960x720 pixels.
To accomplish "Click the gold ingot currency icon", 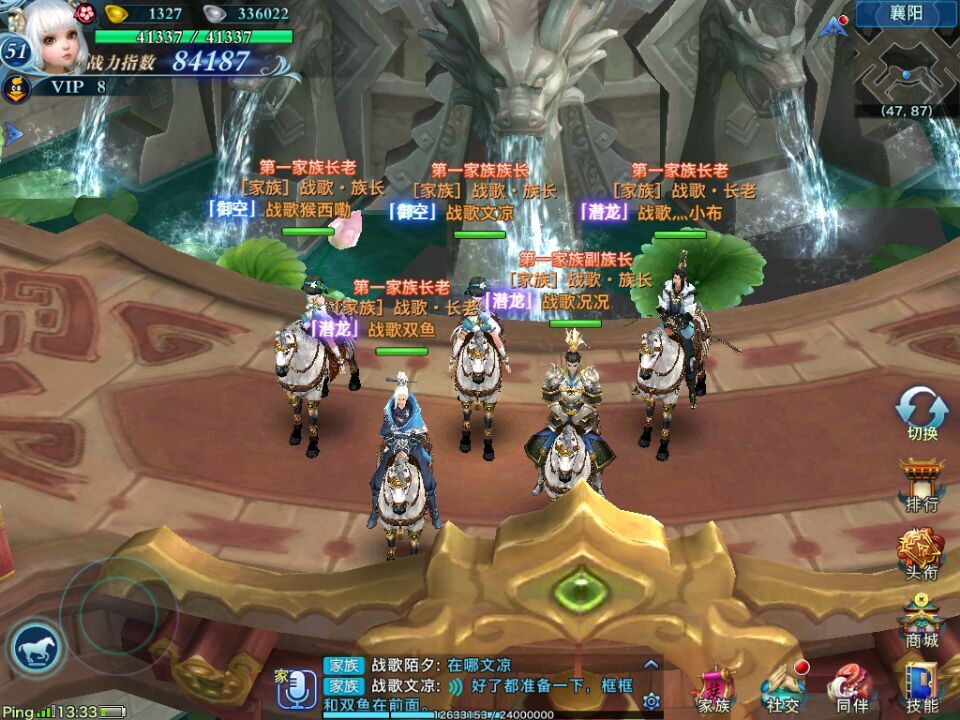I will coord(118,13).
